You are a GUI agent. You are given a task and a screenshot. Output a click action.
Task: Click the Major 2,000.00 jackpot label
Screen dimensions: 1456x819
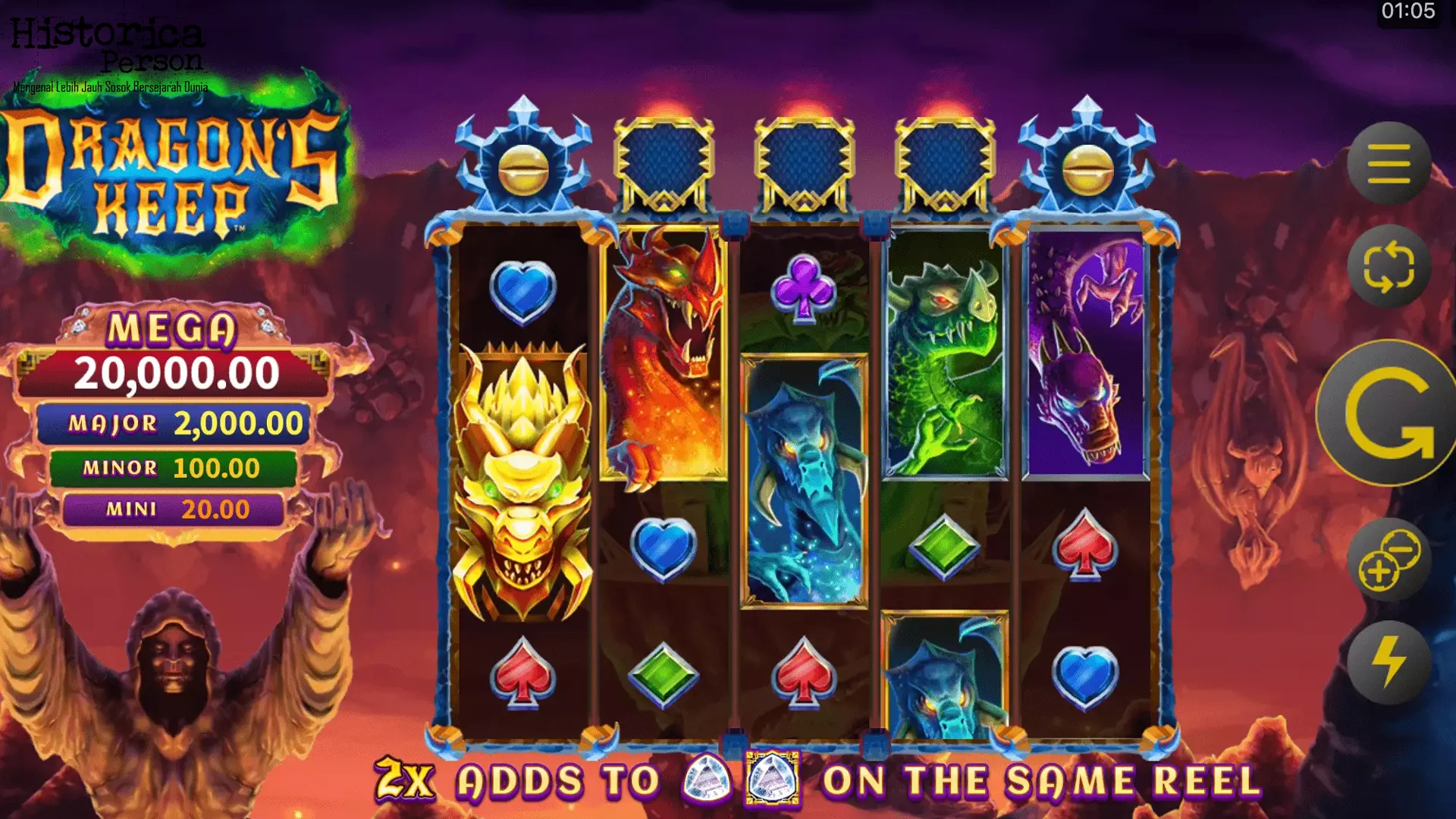[x=182, y=423]
